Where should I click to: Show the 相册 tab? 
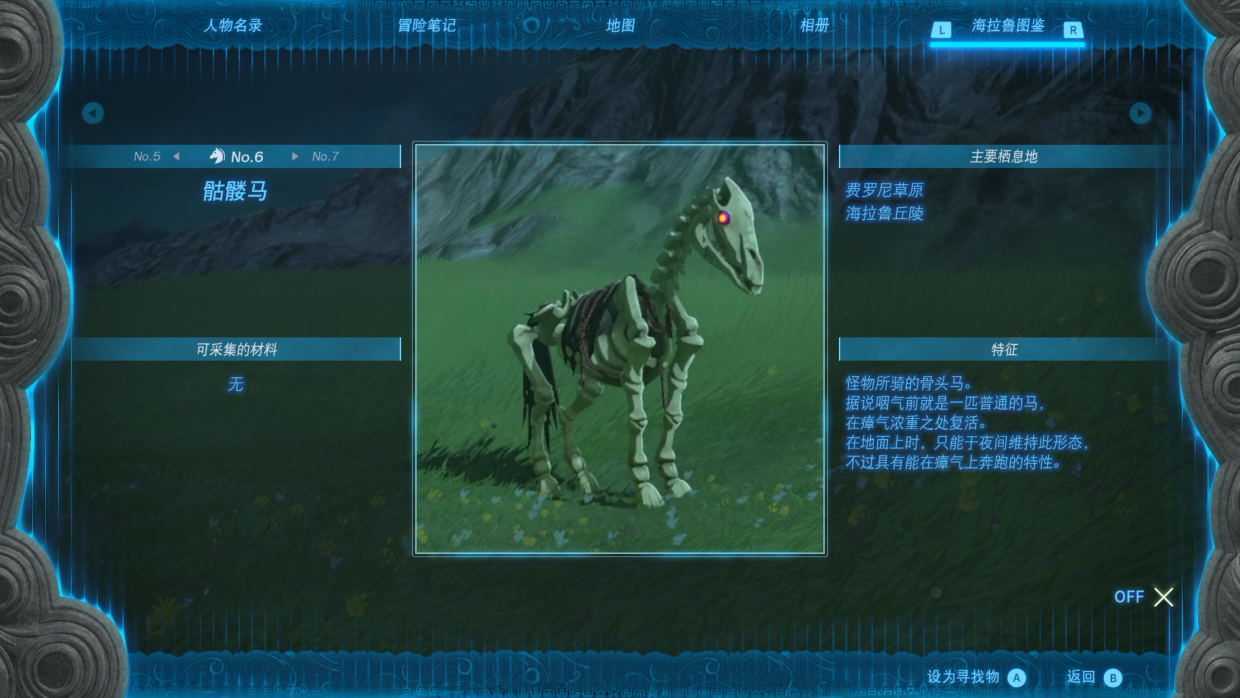point(814,26)
